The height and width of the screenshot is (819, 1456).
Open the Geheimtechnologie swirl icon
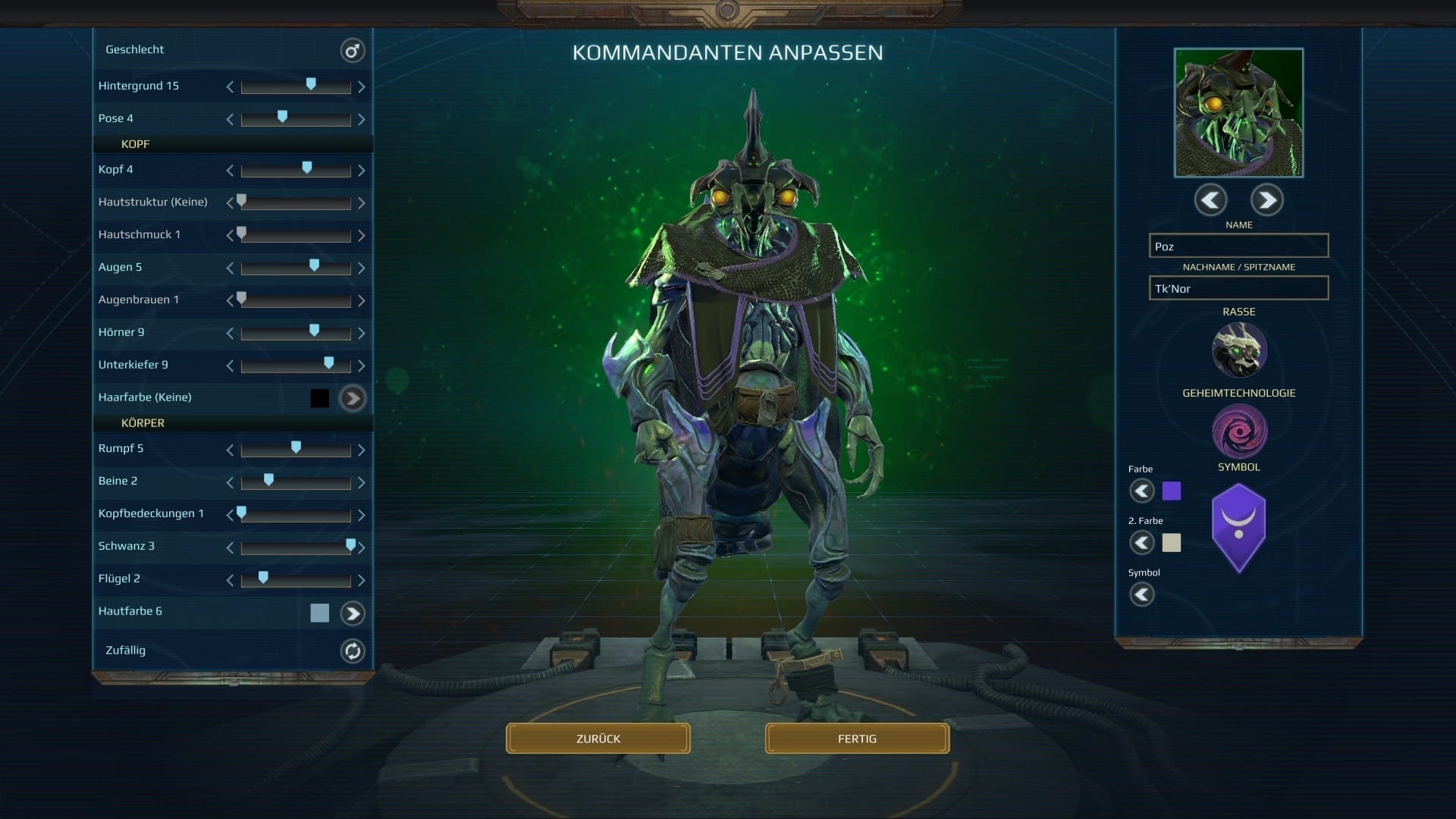tap(1239, 431)
